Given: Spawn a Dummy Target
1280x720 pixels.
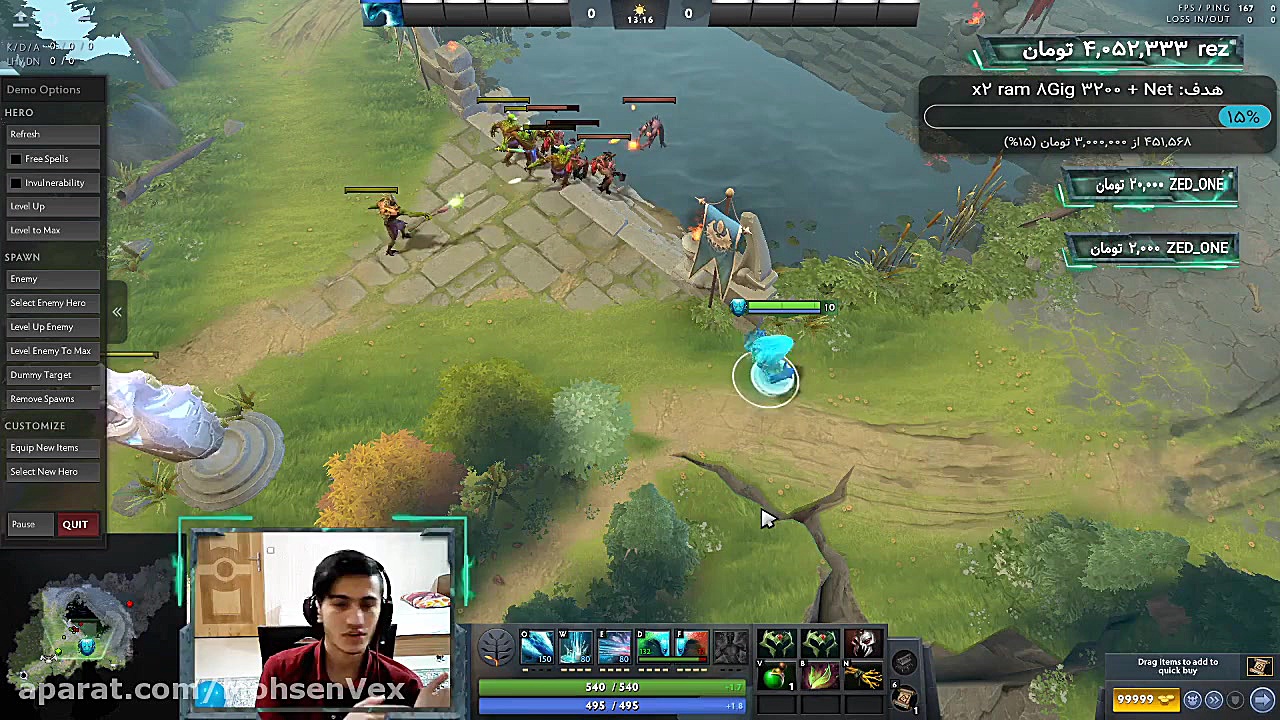Looking at the screenshot, I should pos(41,375).
